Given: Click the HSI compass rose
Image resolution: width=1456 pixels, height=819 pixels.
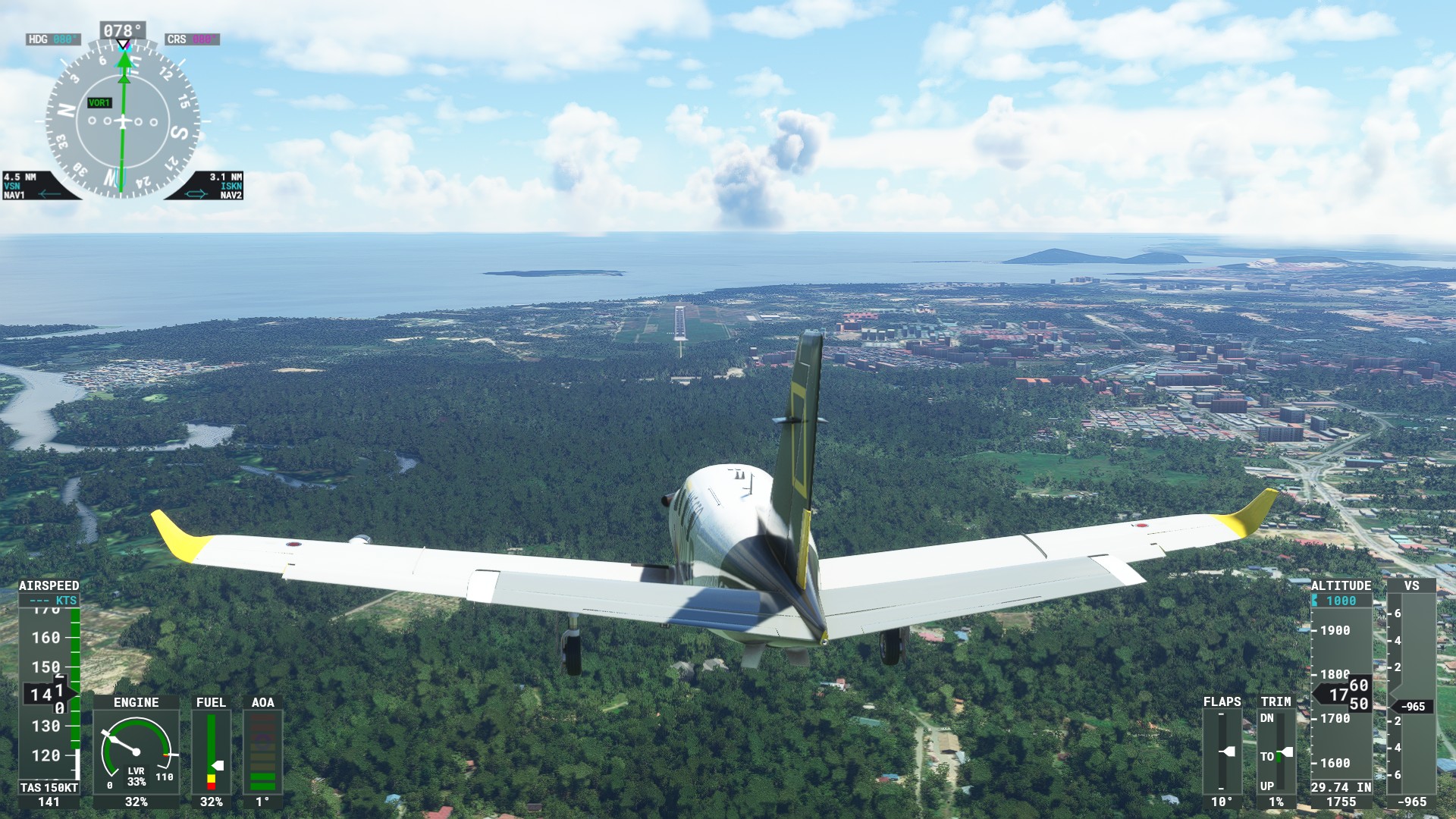Looking at the screenshot, I should pyautogui.click(x=123, y=121).
